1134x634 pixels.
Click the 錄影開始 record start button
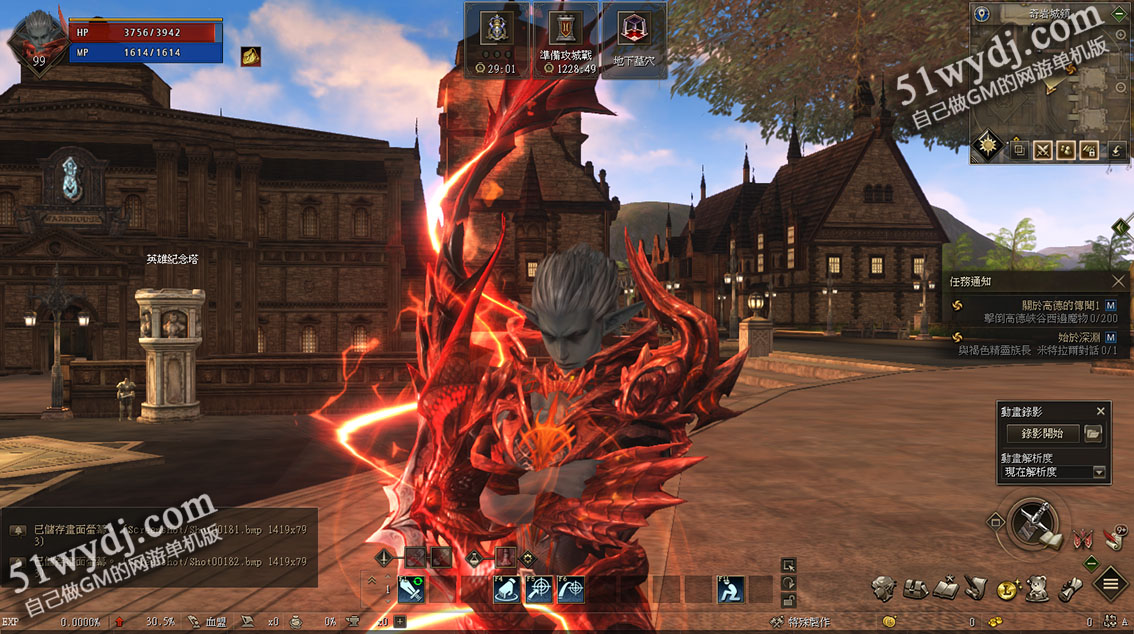1041,433
